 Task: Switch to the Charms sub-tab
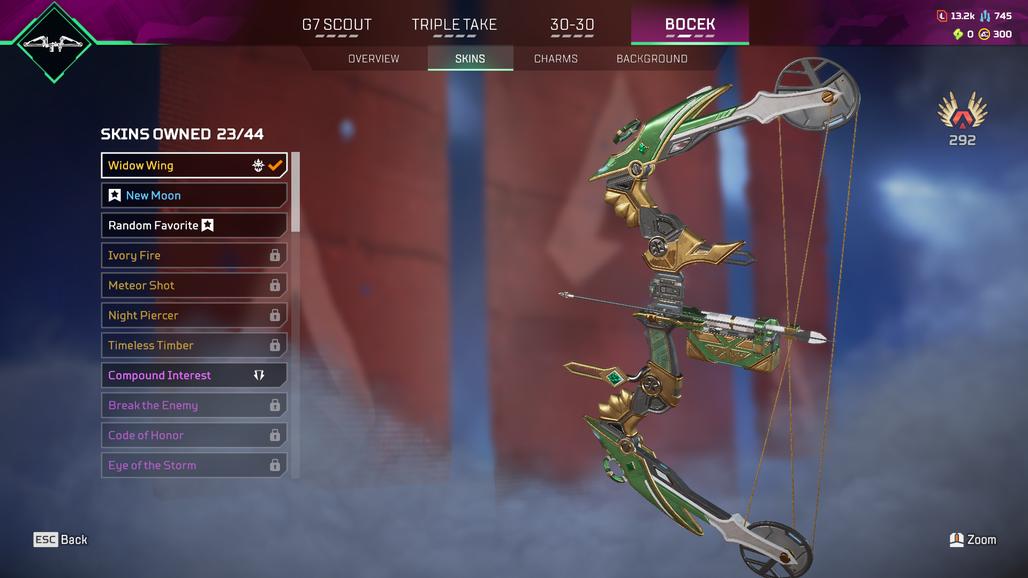[556, 59]
